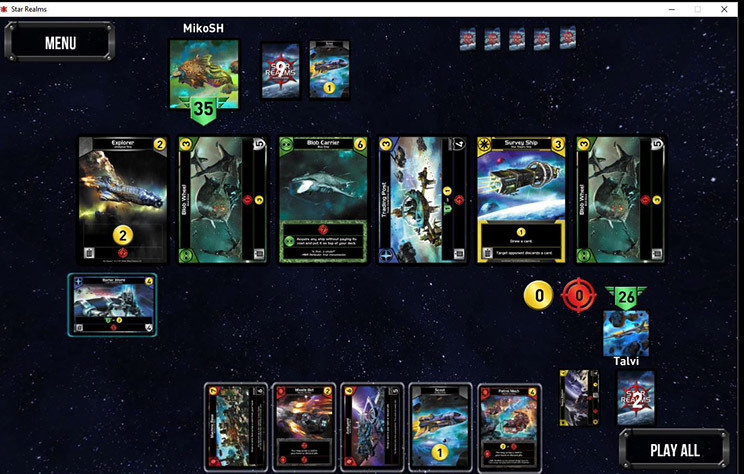
Task: Choose the Survey Ship card
Action: tap(521, 200)
